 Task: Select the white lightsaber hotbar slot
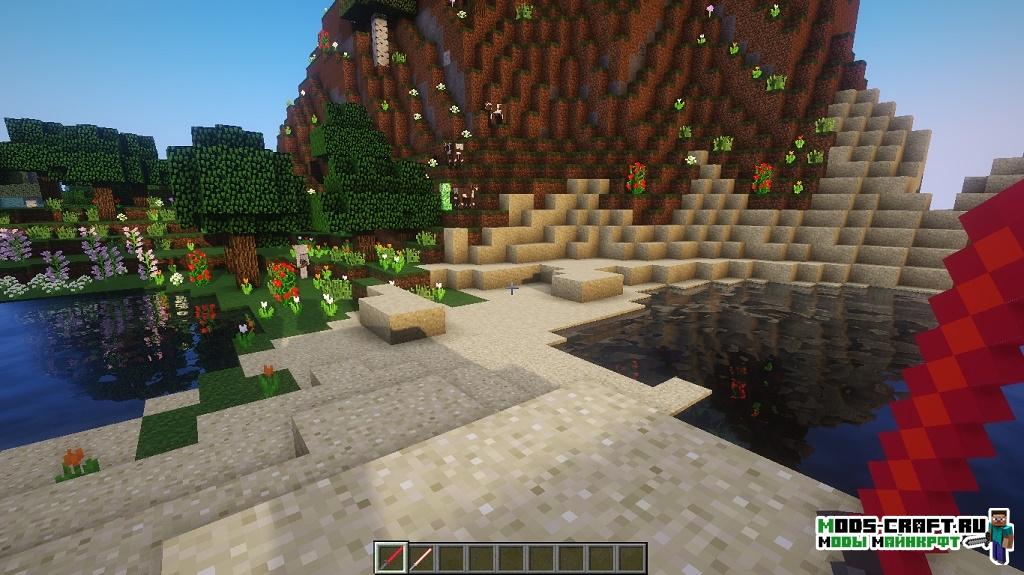pos(420,557)
